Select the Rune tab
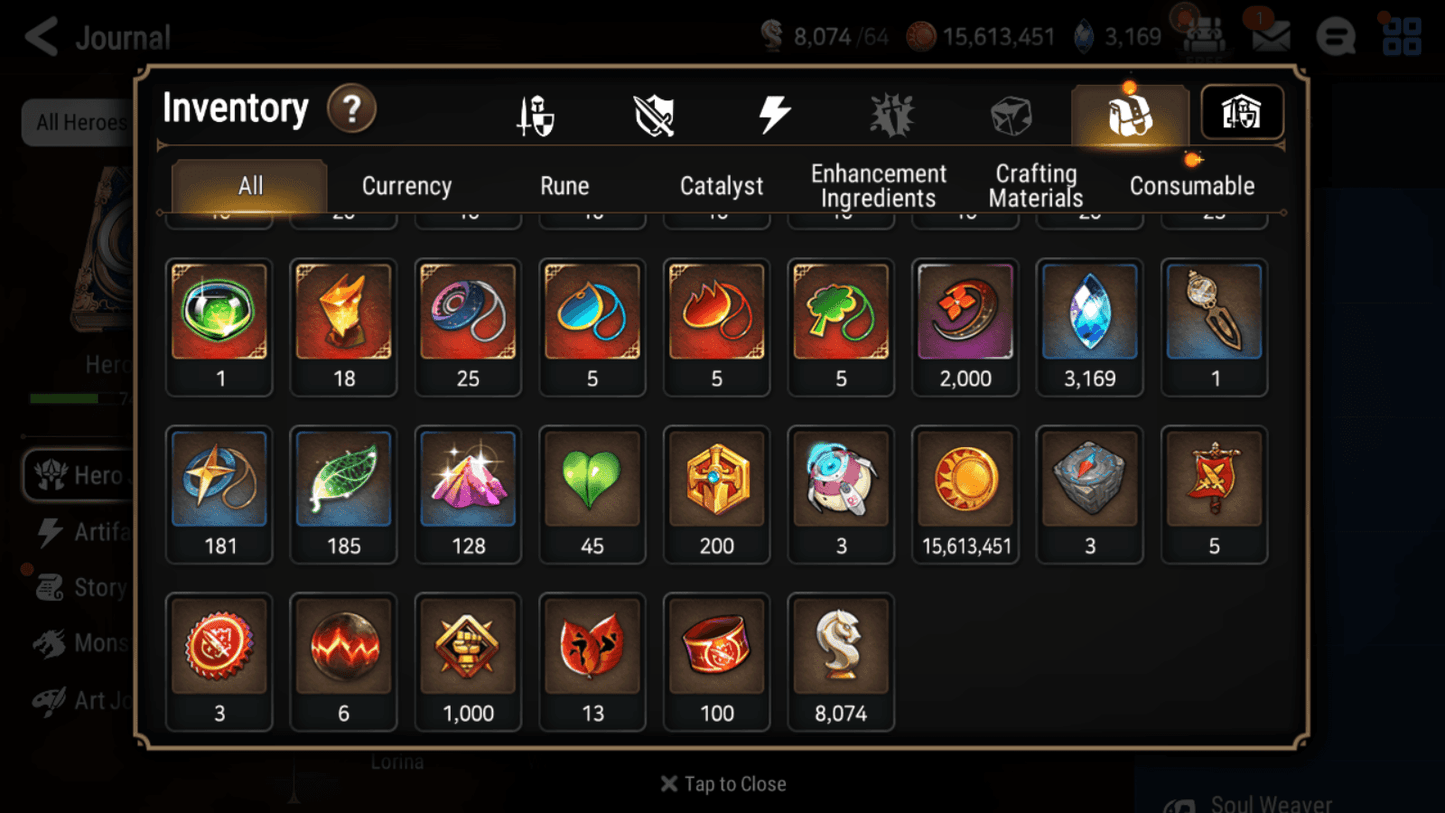Screen dimensions: 1445x813 tap(564, 185)
